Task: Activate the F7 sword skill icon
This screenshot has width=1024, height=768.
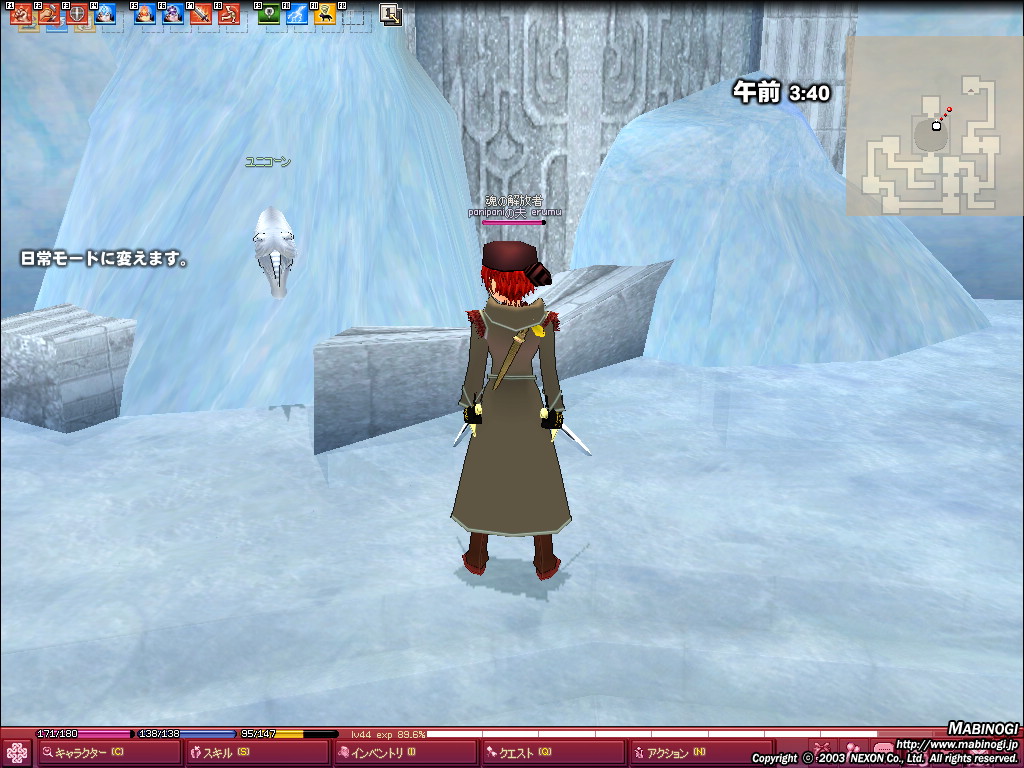Action: 201,14
